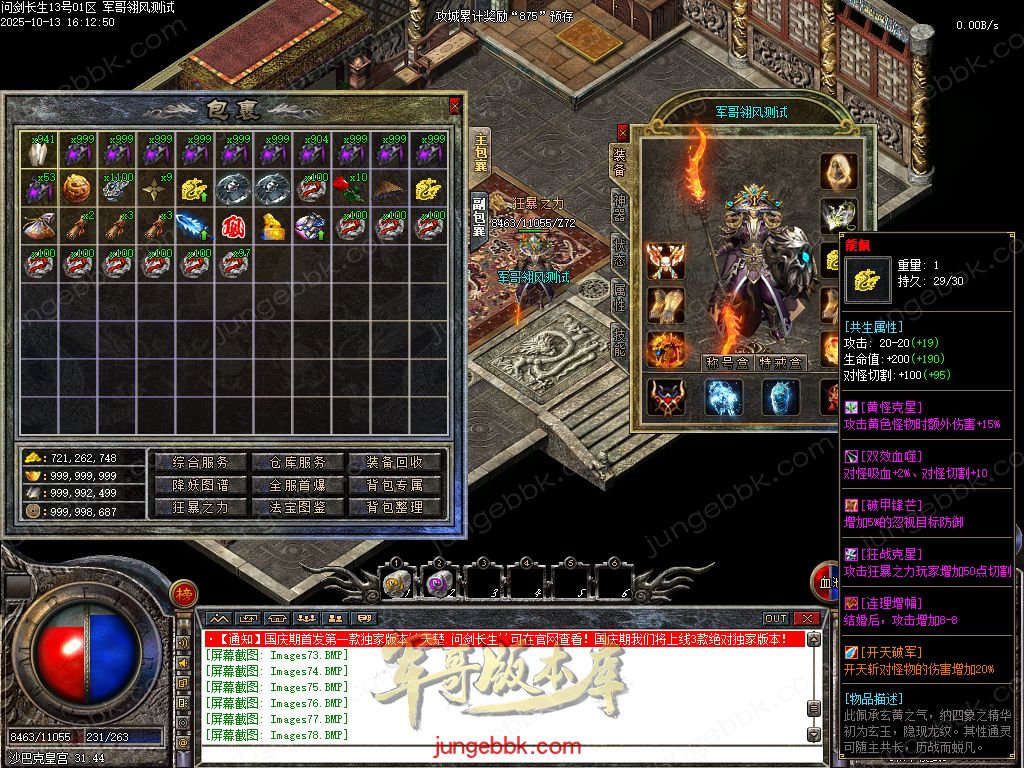
Task: Open the 特戒盒 special ring box
Action: tap(779, 362)
